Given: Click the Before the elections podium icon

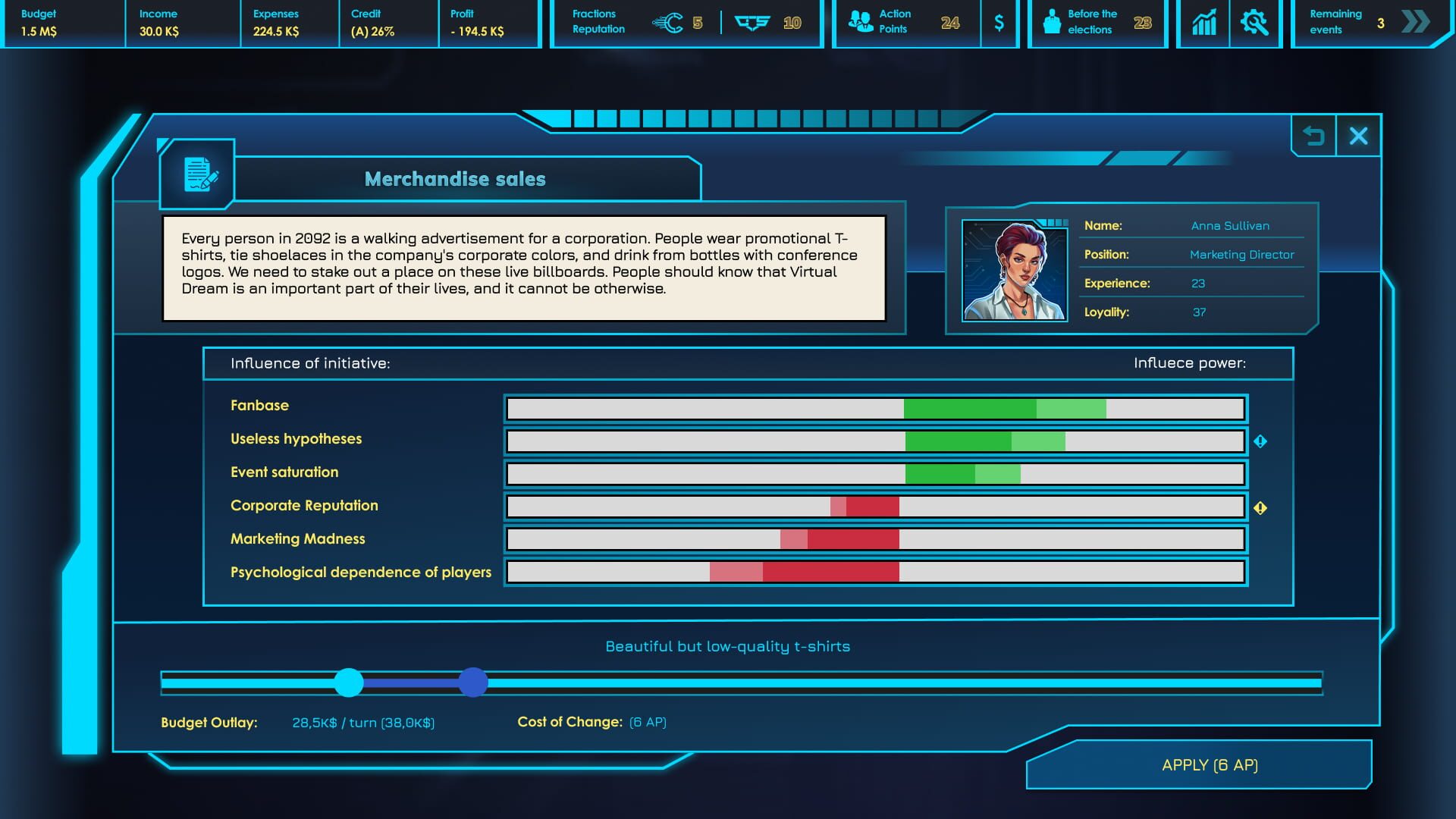Looking at the screenshot, I should tap(1054, 23).
